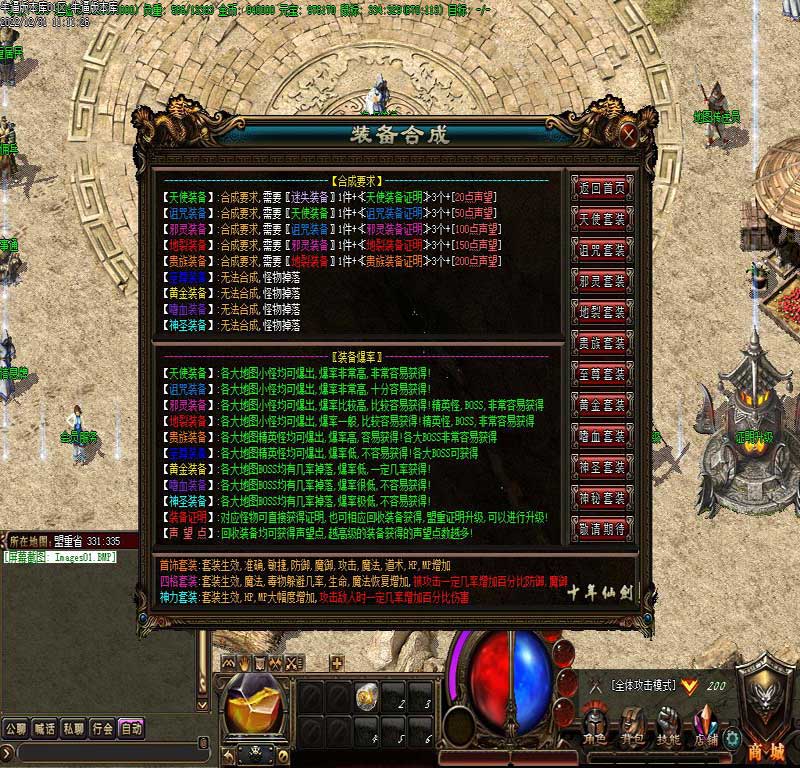800x768 pixels.
Task: Click the 返回首页 button
Action: pos(601,188)
